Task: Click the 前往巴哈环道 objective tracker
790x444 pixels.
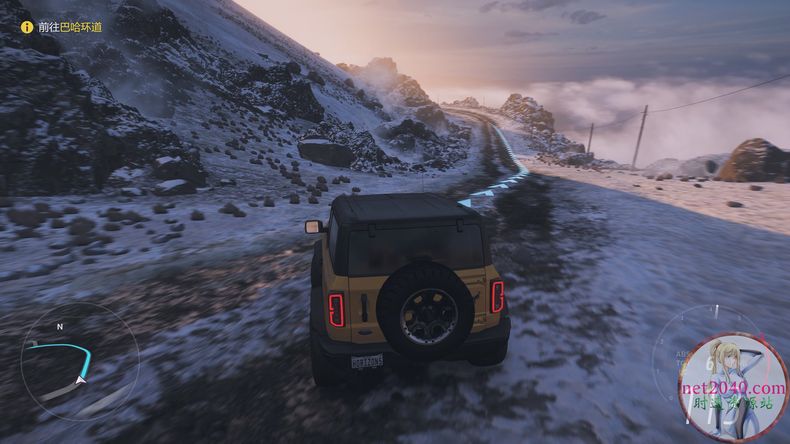Action: (63, 27)
